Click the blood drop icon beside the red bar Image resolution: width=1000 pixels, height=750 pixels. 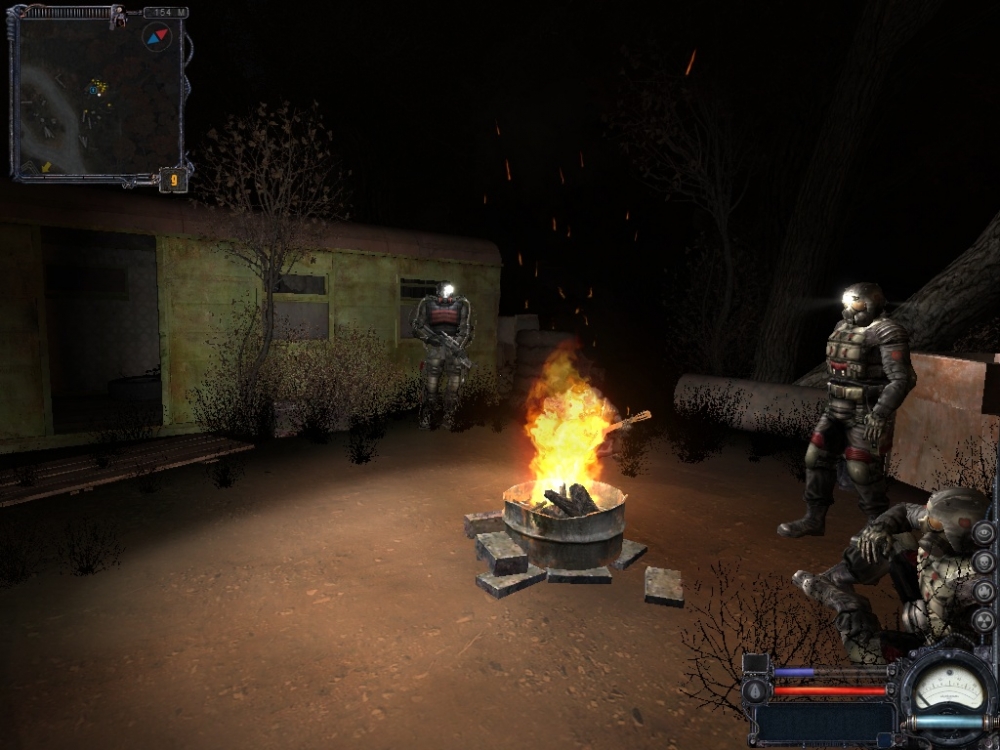click(755, 690)
